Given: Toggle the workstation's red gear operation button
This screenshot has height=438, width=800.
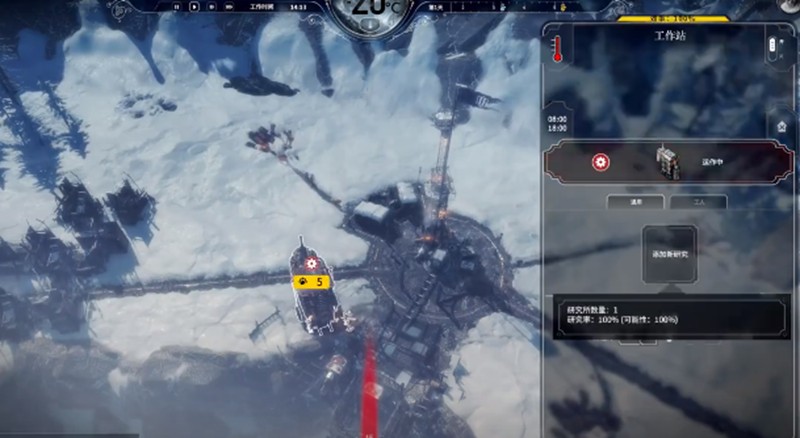Looking at the screenshot, I should pyautogui.click(x=600, y=162).
